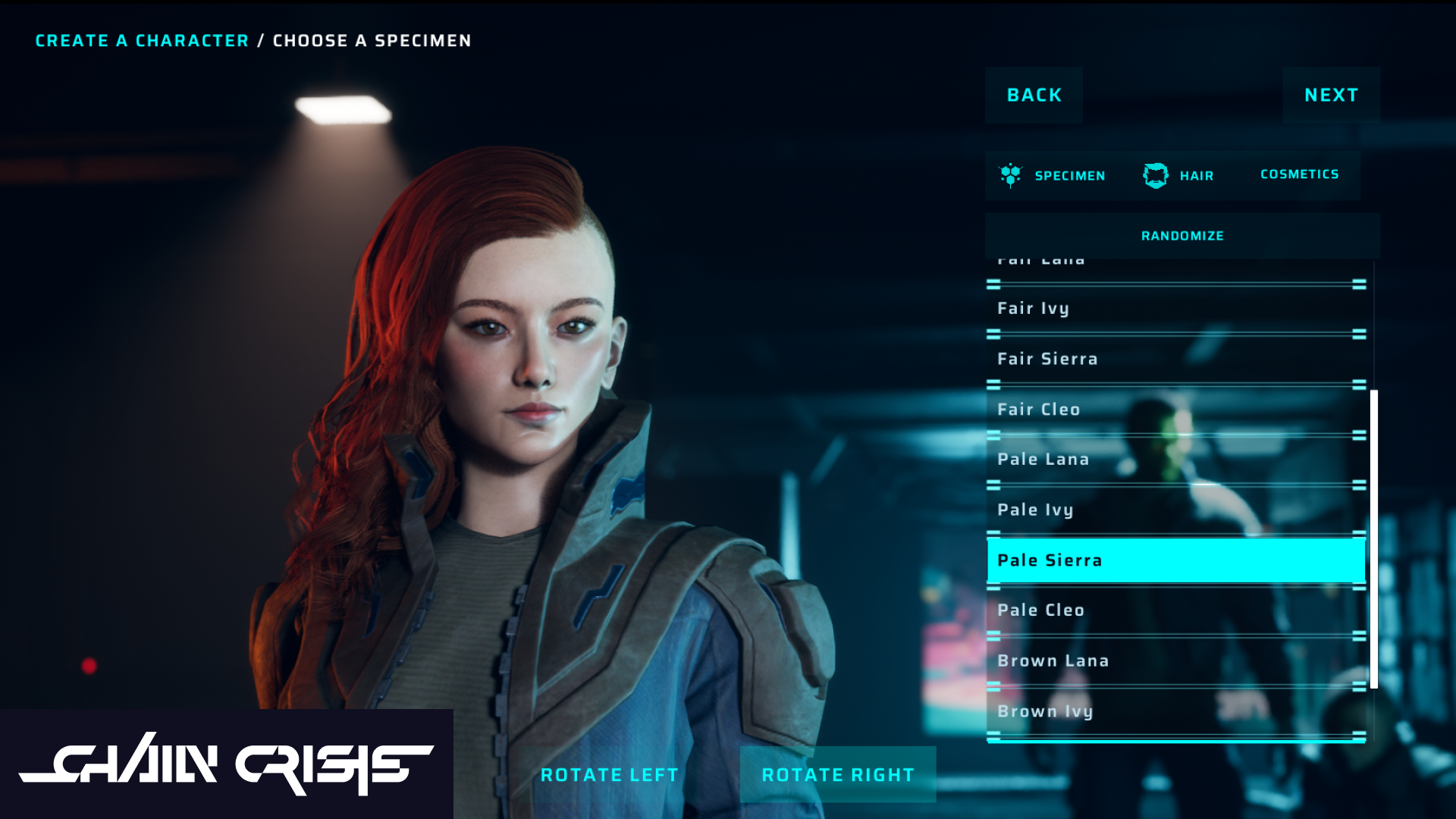Rotate the character left
This screenshot has height=819, width=1456.
point(609,775)
